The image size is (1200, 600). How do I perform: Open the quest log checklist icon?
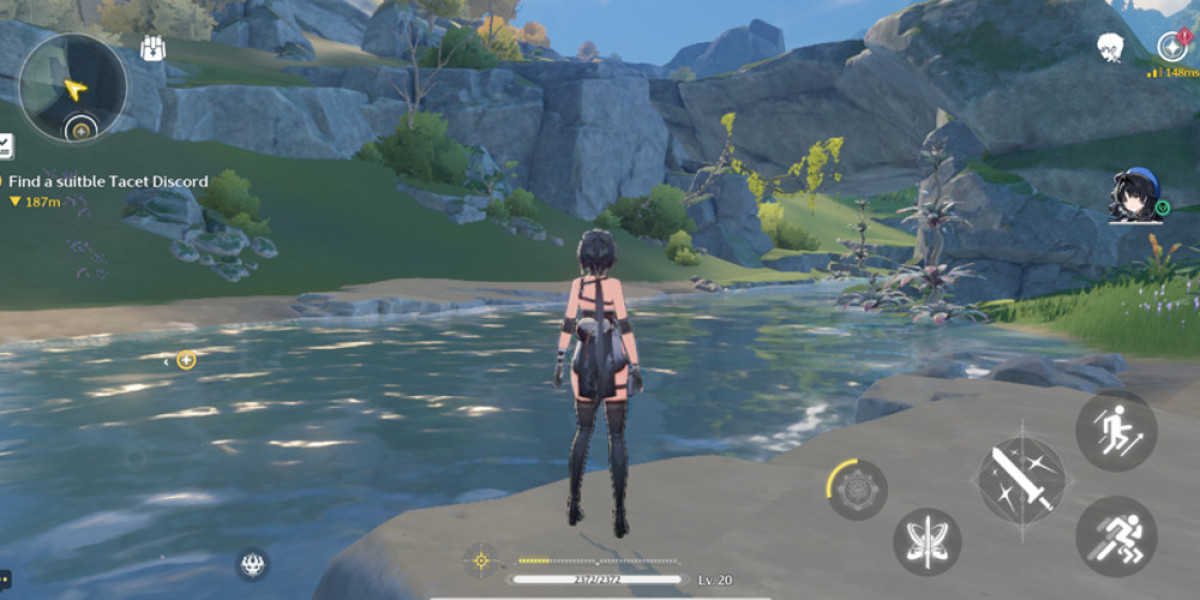[x=5, y=146]
